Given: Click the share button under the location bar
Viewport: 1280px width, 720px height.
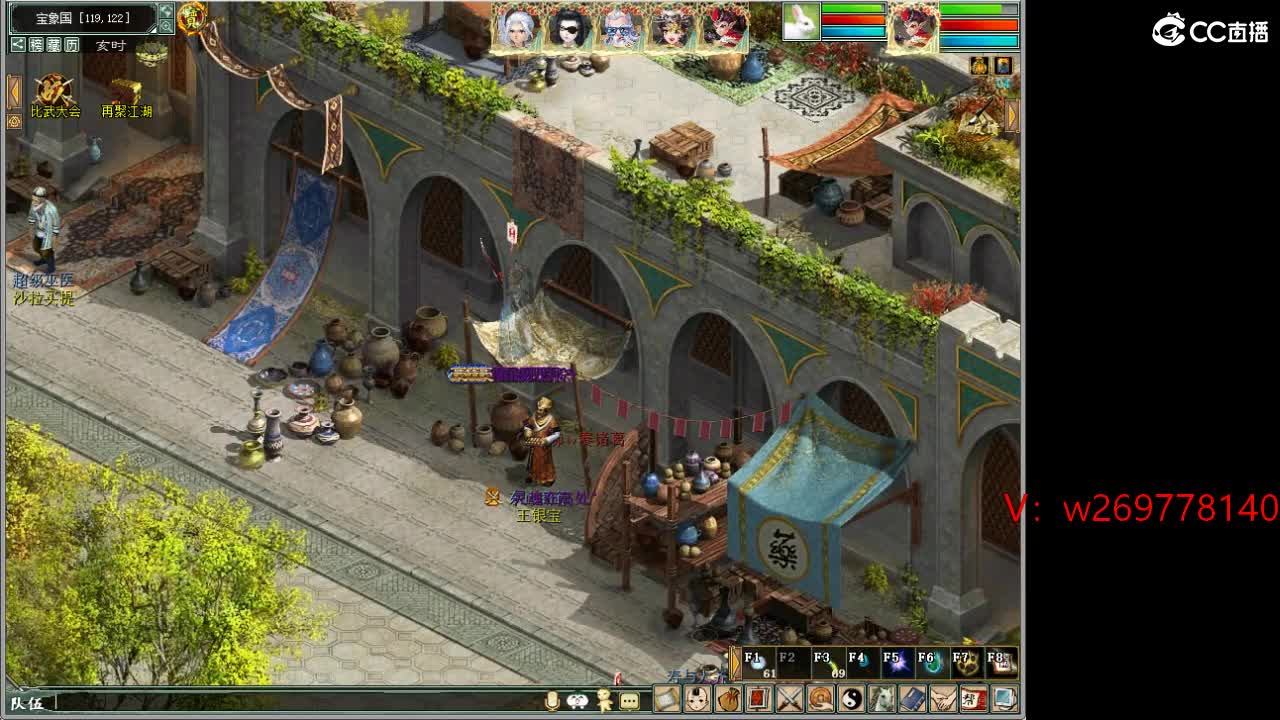Looking at the screenshot, I should [18, 45].
